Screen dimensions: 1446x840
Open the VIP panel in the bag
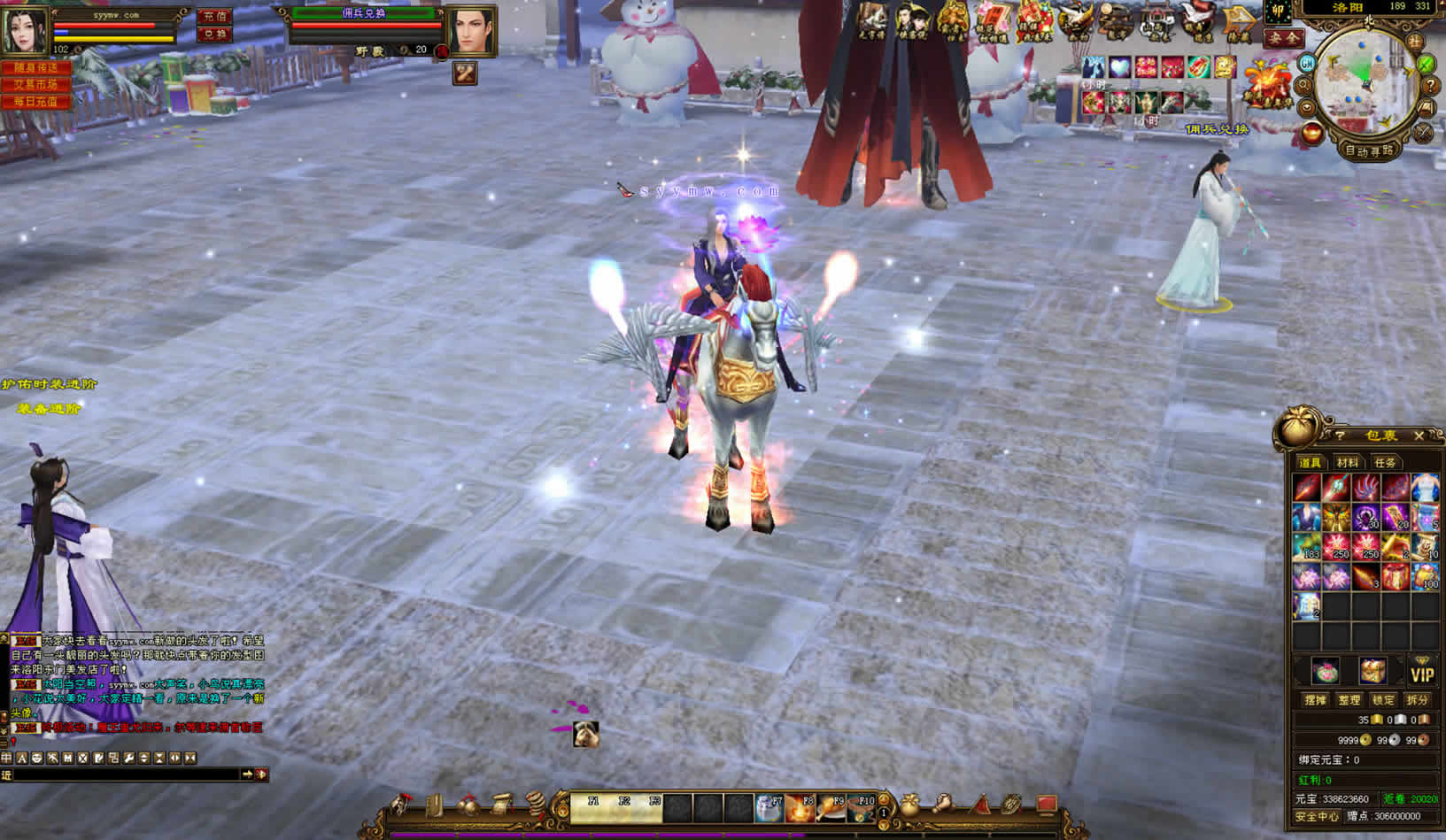pos(1422,674)
